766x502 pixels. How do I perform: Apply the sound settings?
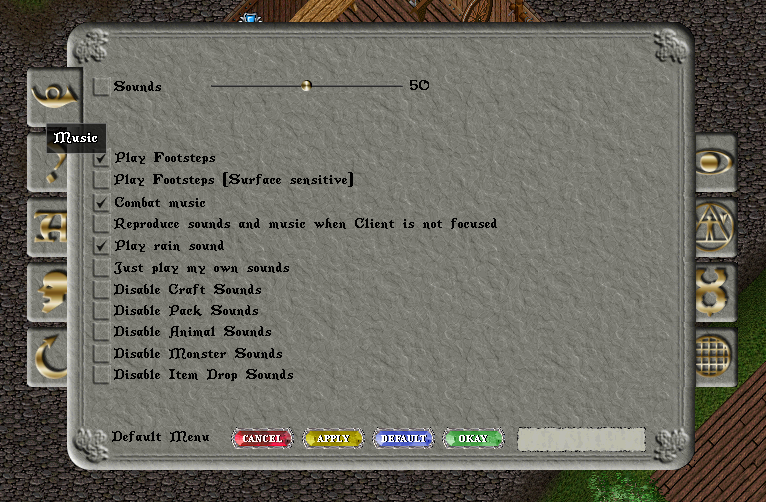333,439
